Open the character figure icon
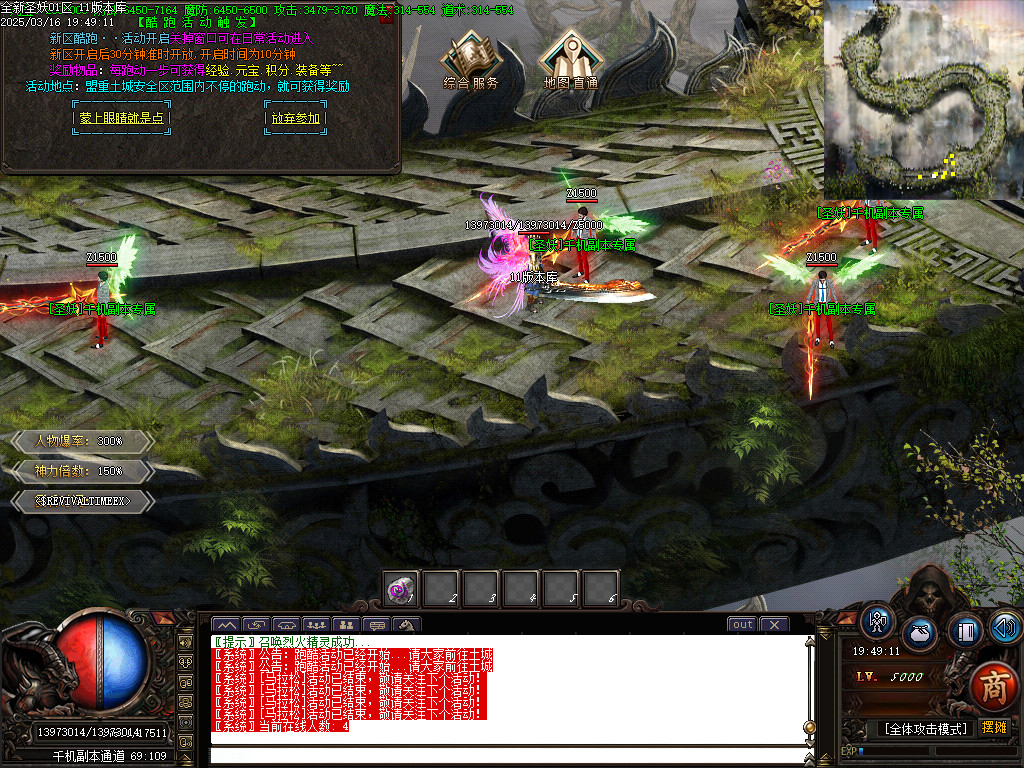This screenshot has height=768, width=1024. (x=879, y=621)
